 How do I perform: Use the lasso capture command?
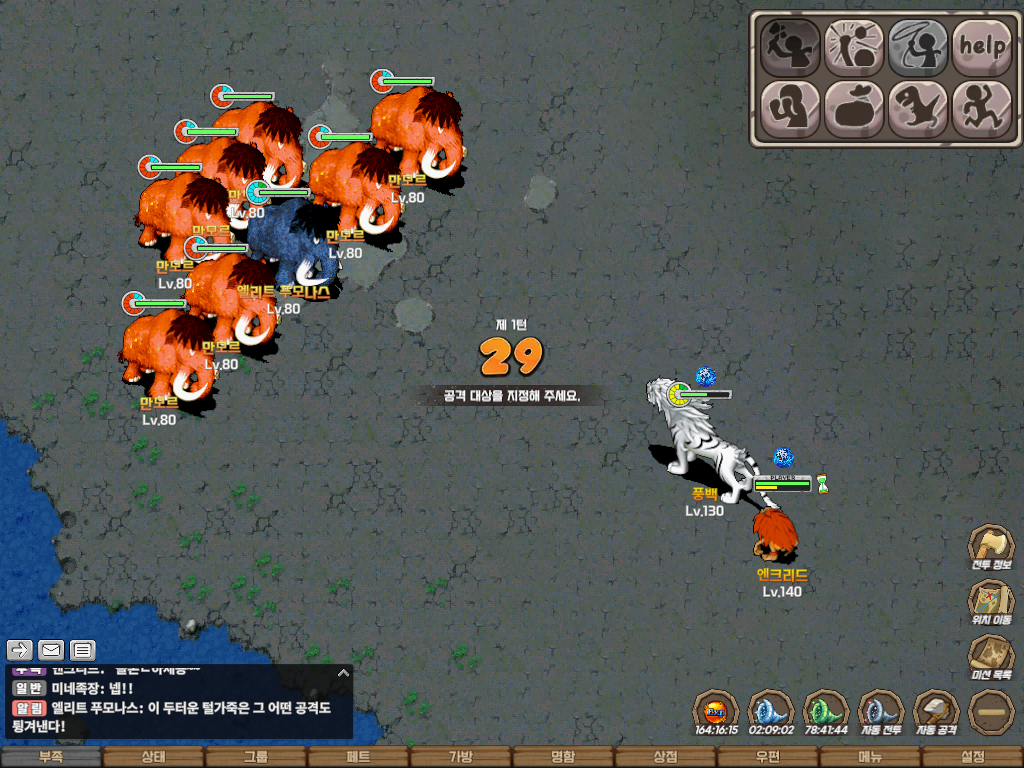pos(918,46)
